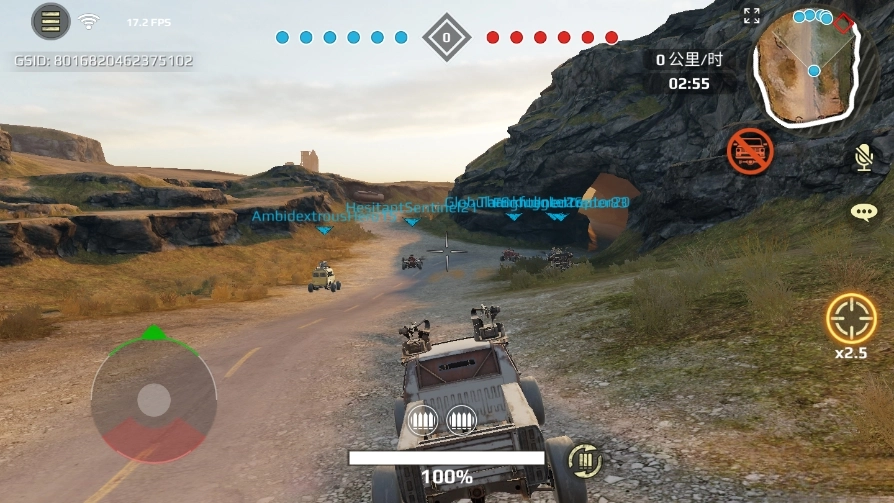Activate the x2.5 zoom scope
The image size is (894, 503).
(851, 319)
